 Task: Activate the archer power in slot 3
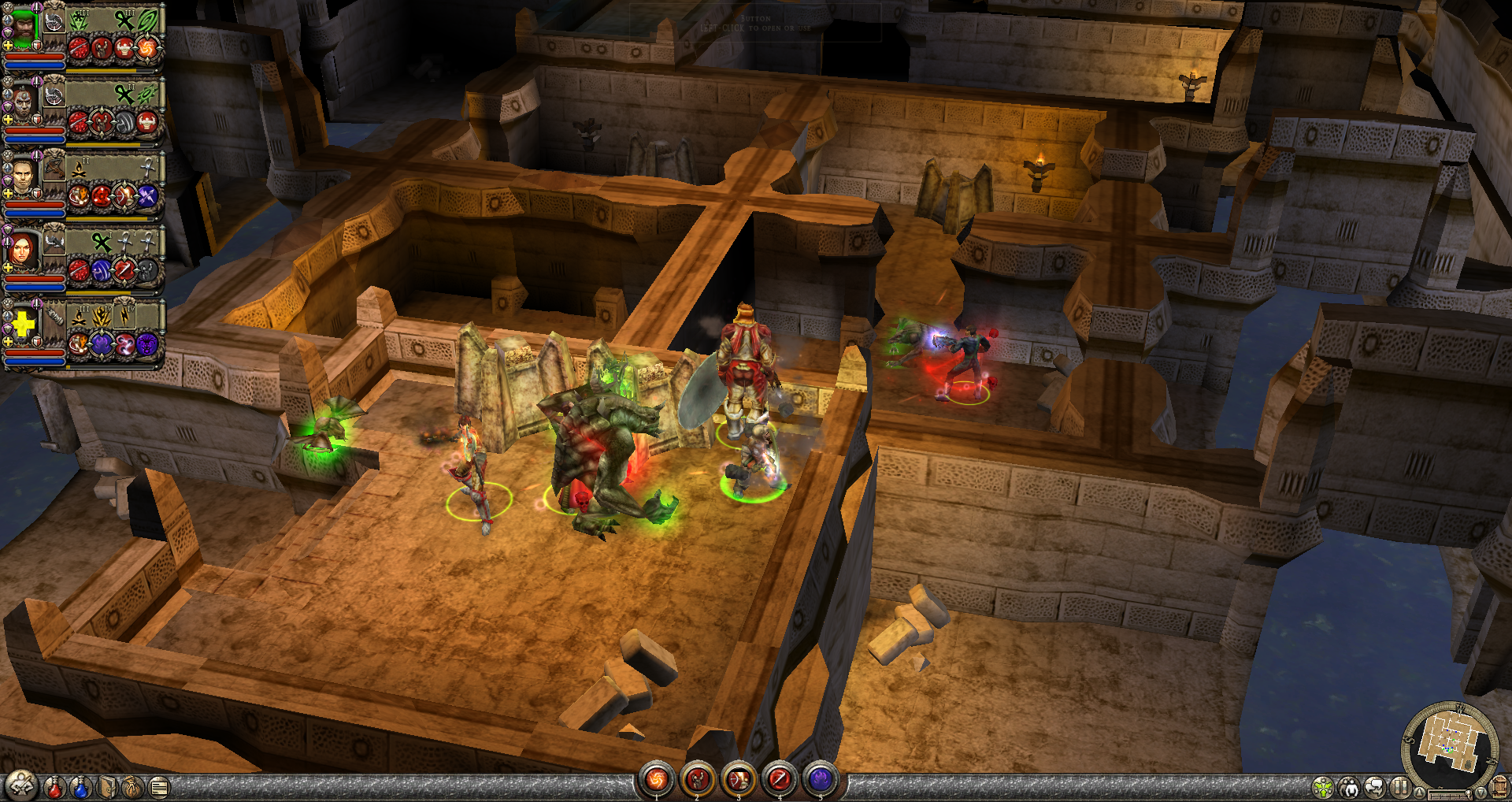click(739, 780)
